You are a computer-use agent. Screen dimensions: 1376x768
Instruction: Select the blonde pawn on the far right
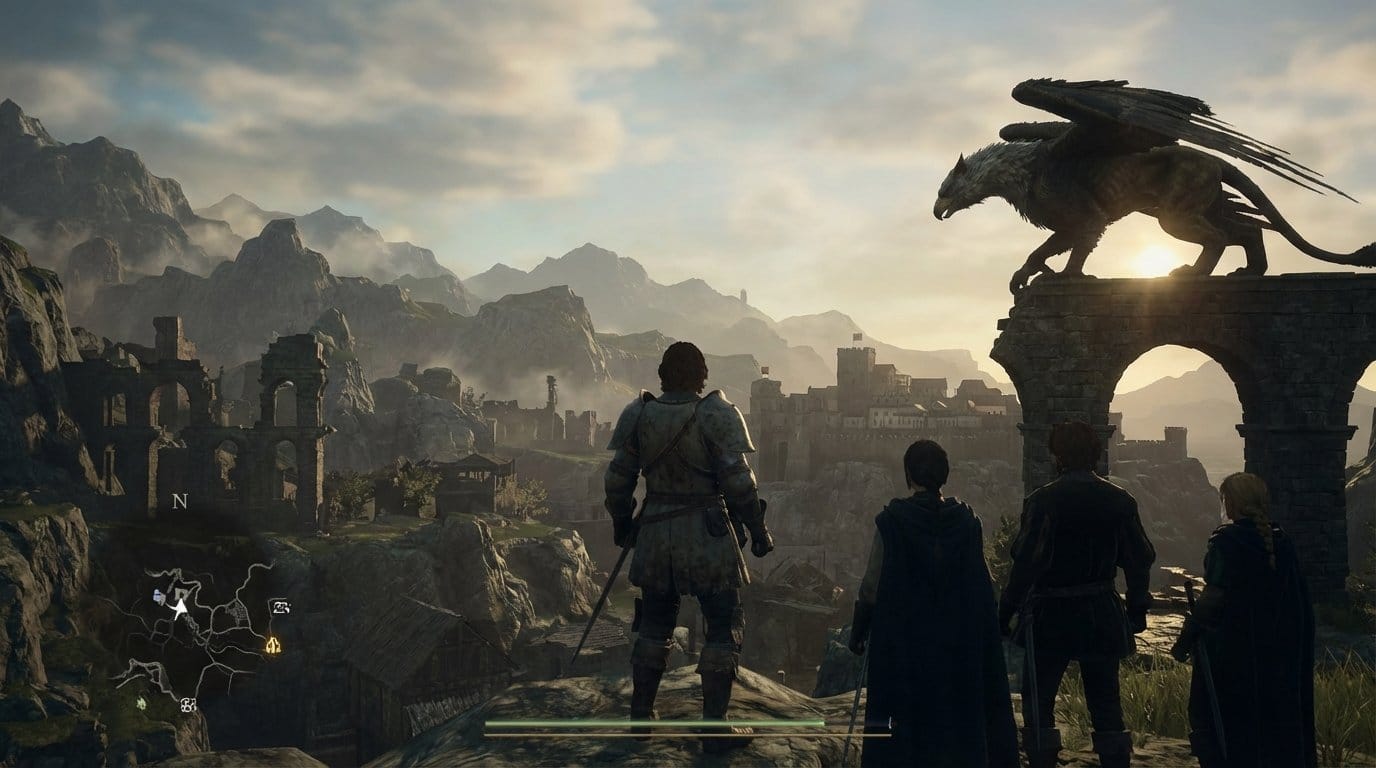1250,600
